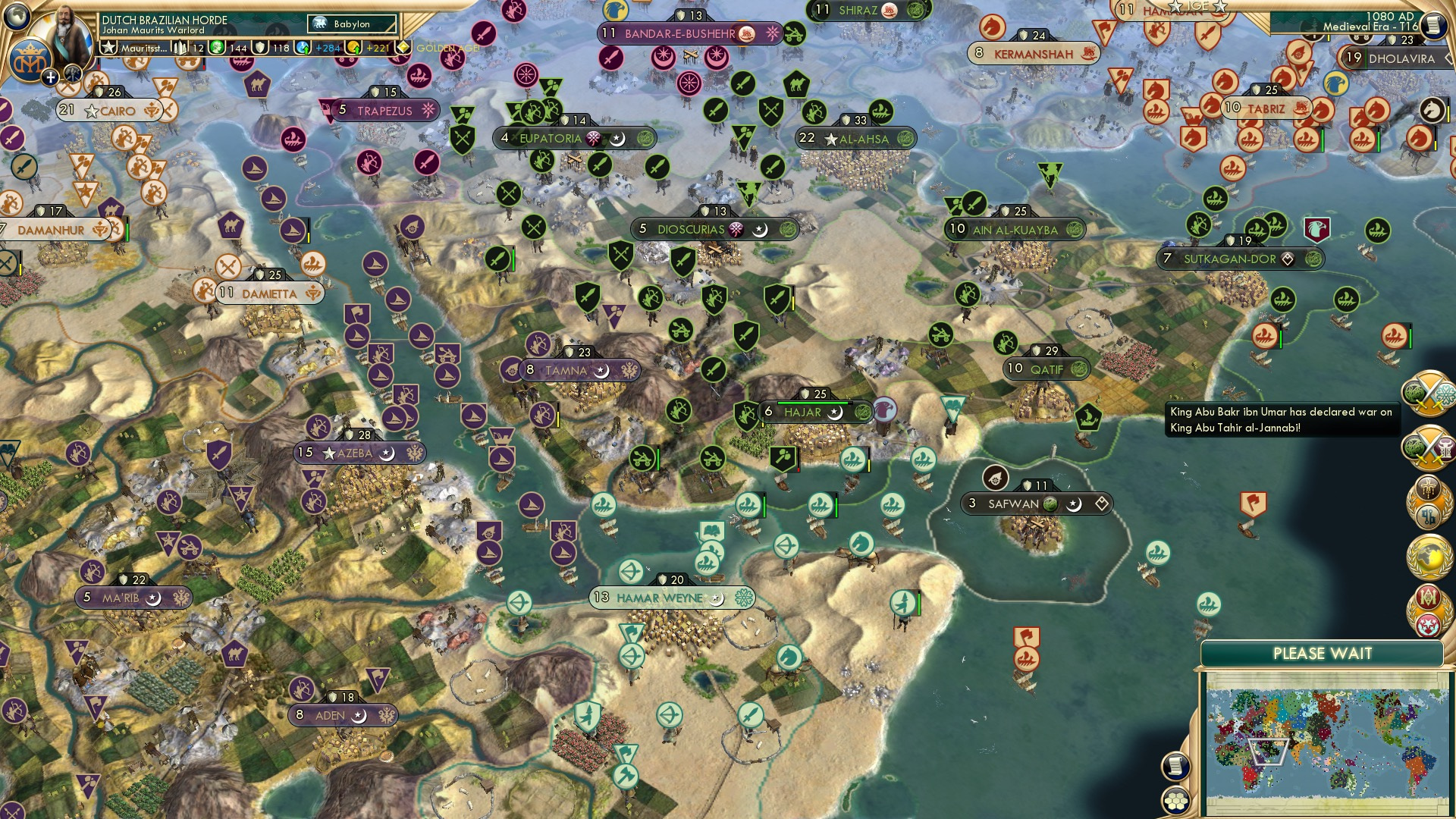Open the Babylon diplomacy ribbon
Screen dimensions: 1456x819
(x=351, y=25)
